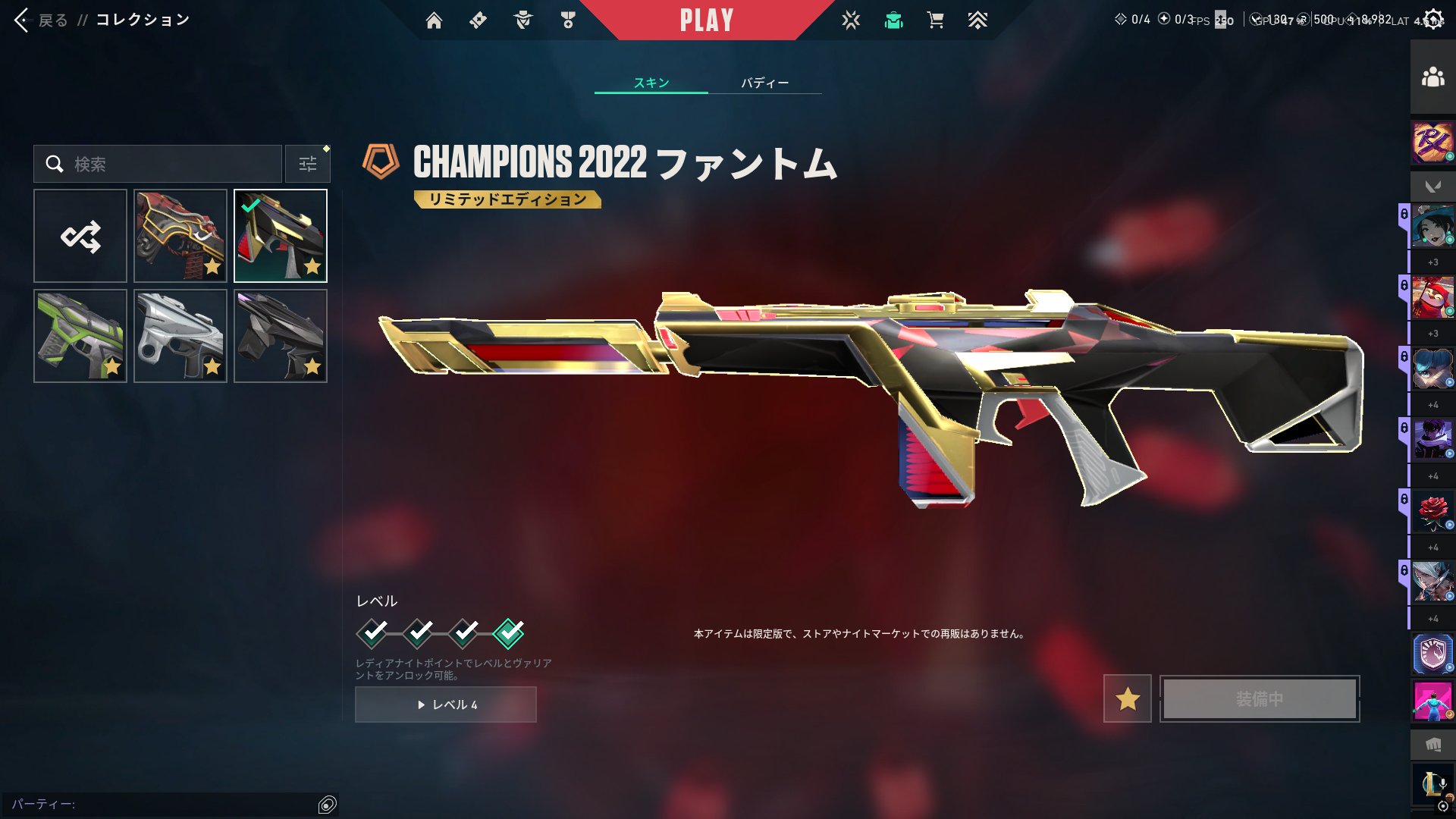
Task: Click the red PLAY button
Action: [x=706, y=20]
